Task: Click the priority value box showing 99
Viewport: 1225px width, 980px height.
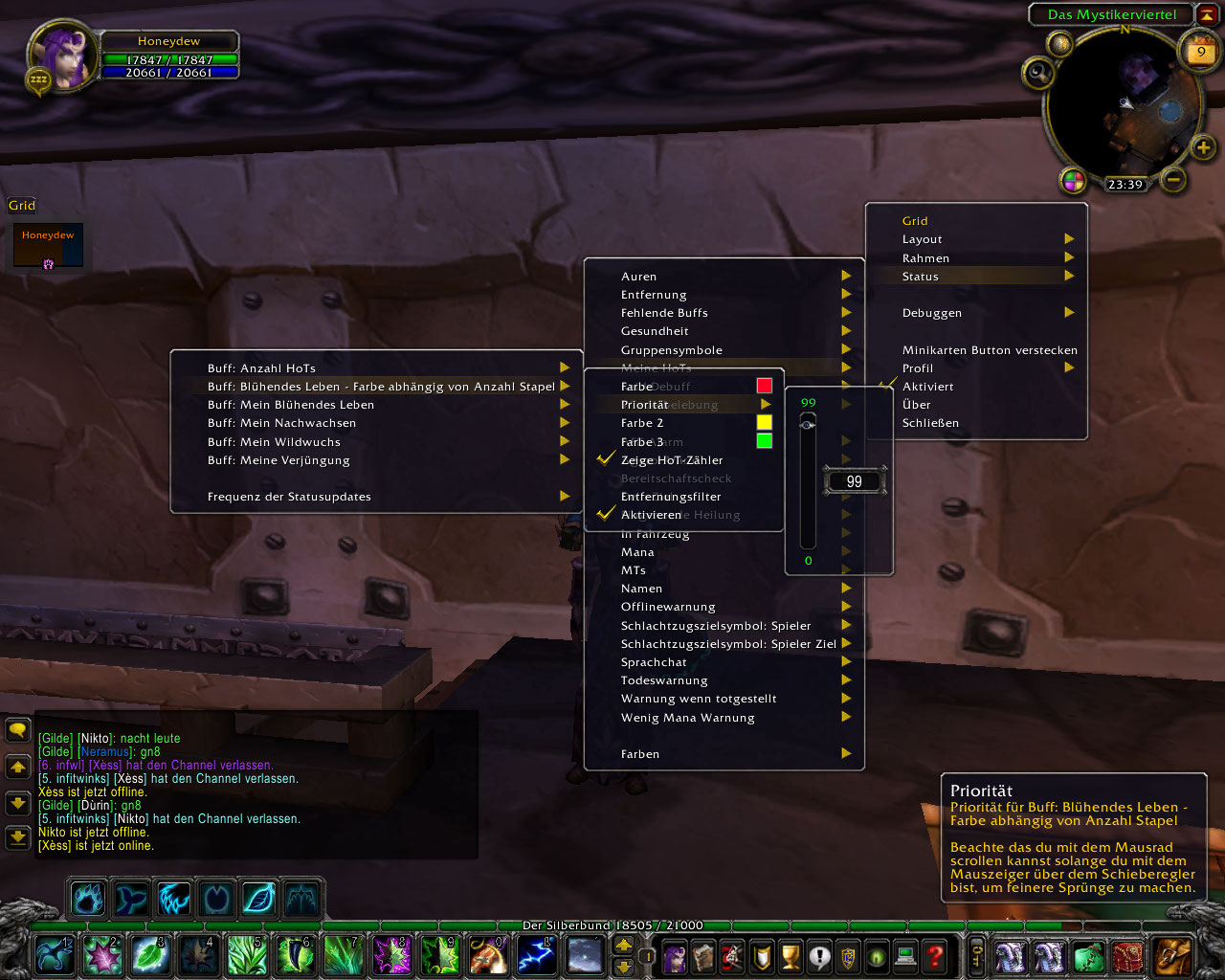Action: 854,481
